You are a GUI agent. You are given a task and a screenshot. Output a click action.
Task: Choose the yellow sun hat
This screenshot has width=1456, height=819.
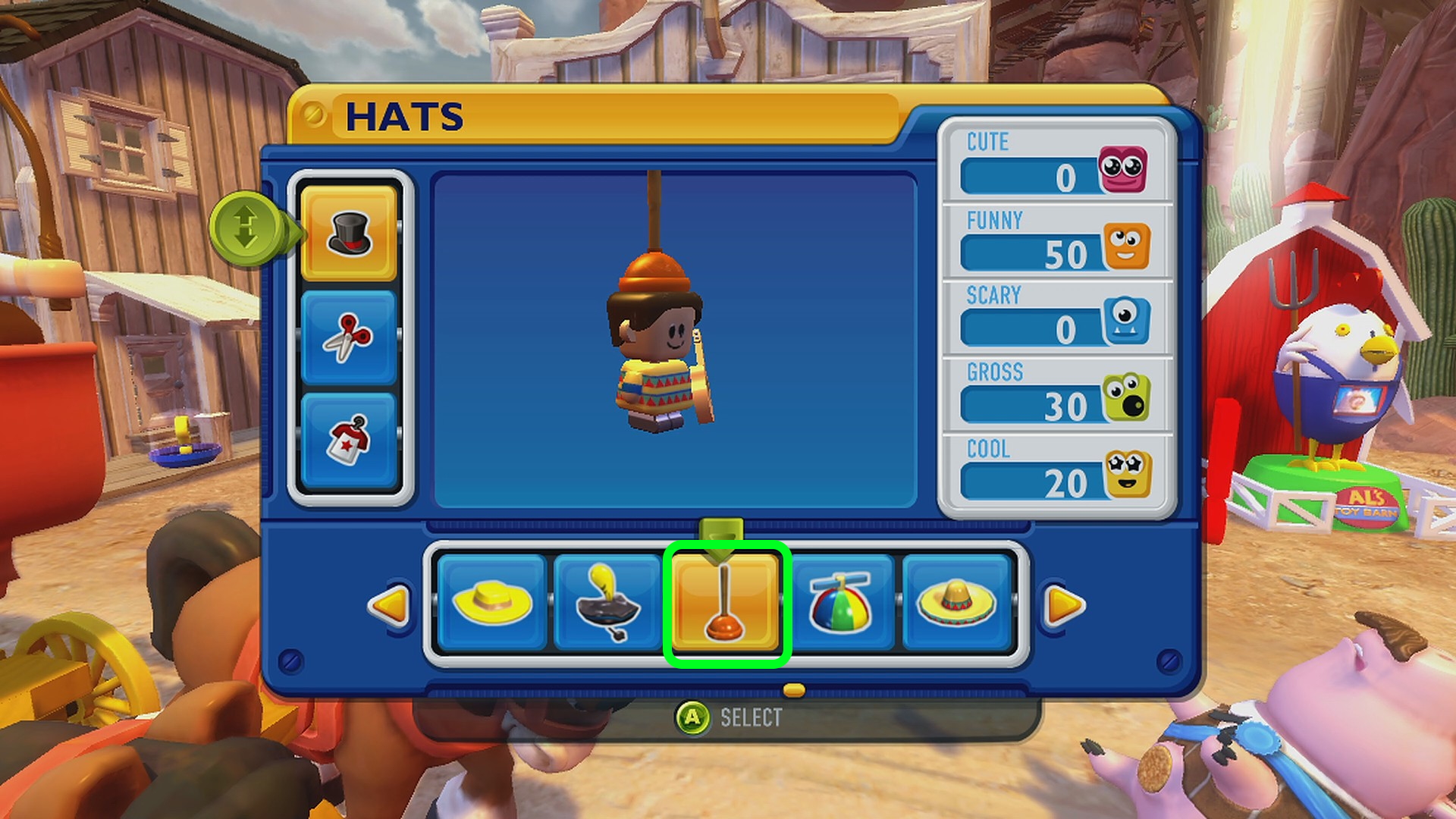click(x=492, y=603)
